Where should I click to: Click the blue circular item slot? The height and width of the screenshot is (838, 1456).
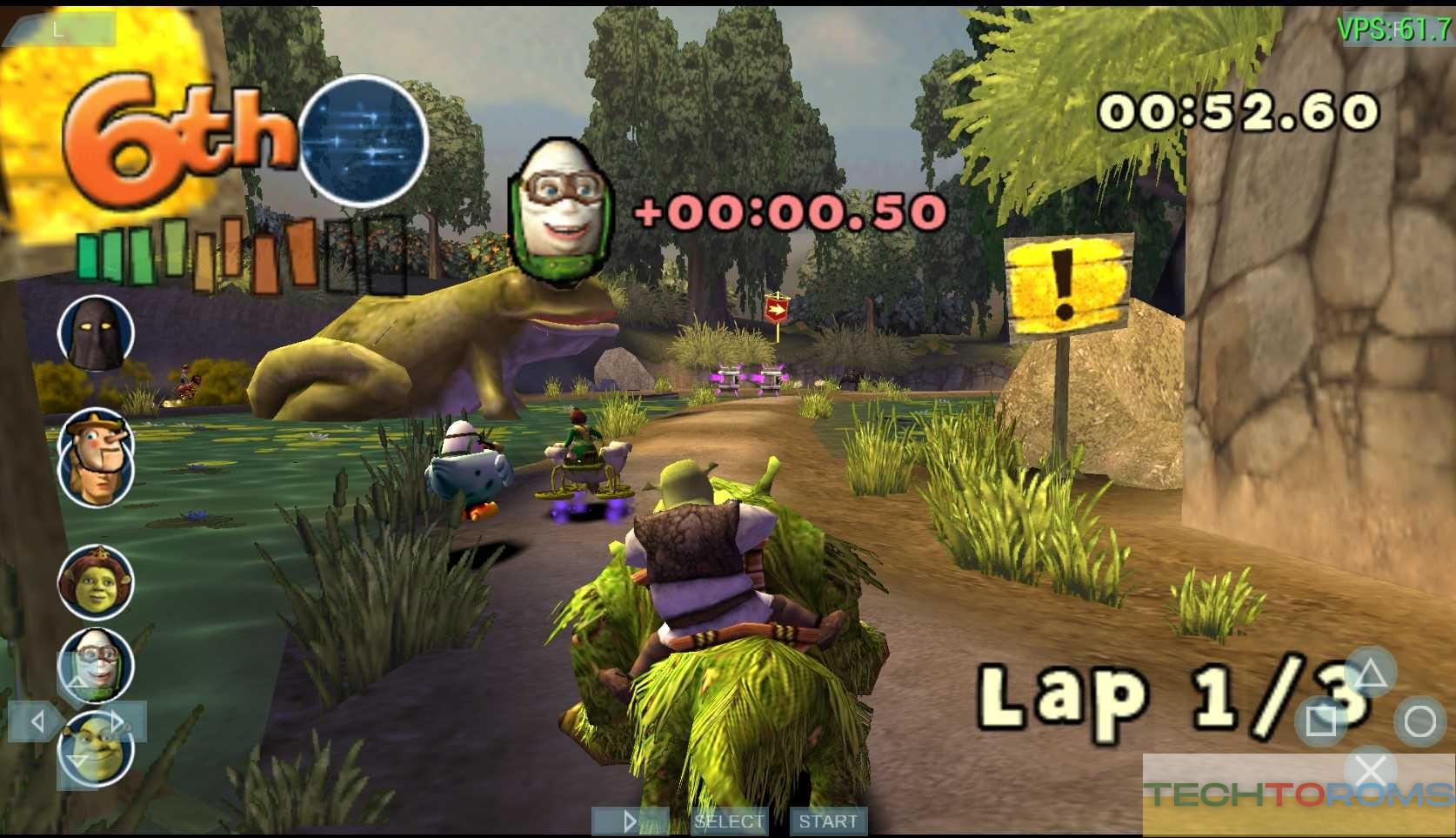coord(364,141)
